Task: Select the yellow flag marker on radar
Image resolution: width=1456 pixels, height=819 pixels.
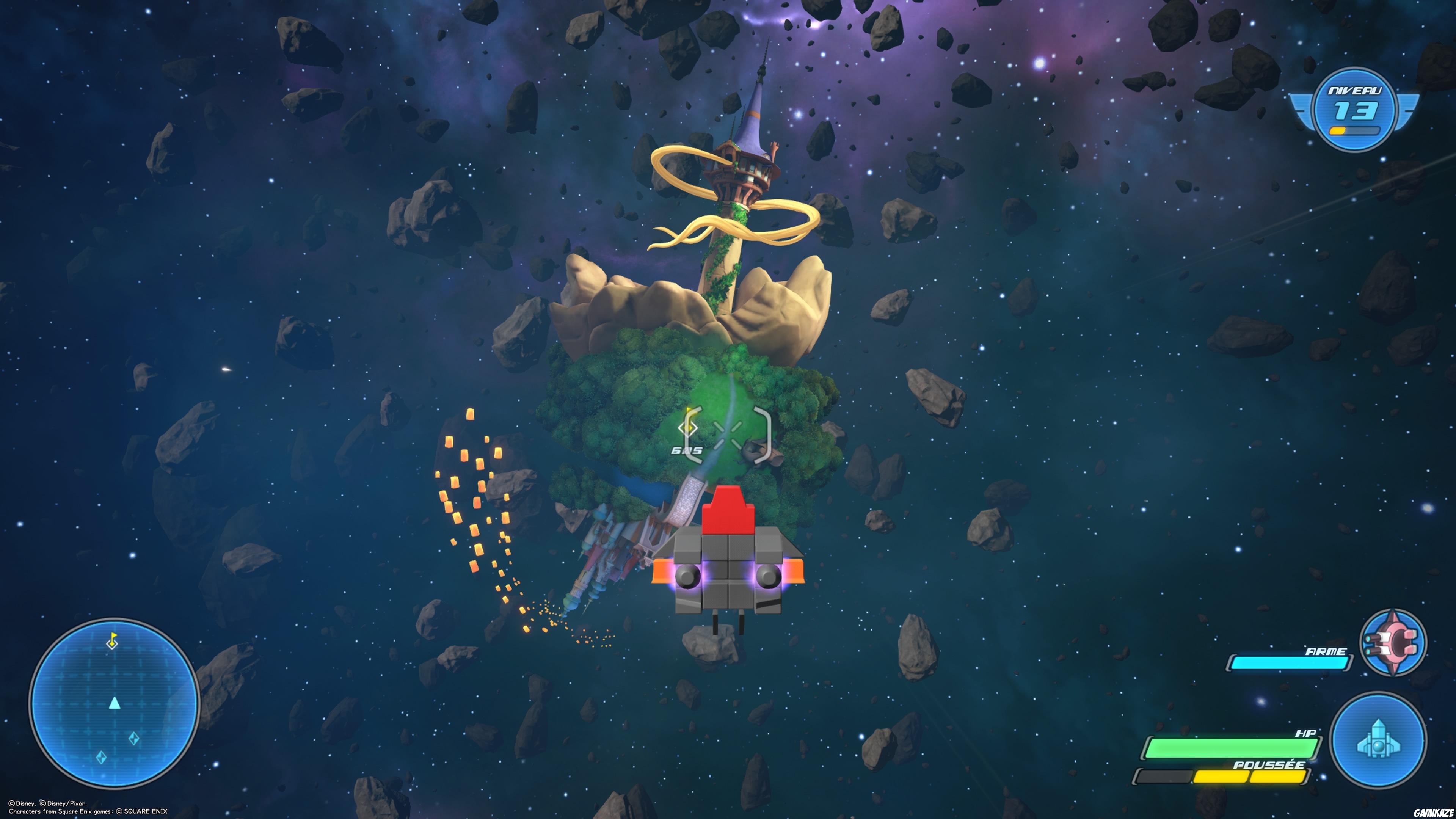Action: coord(113,641)
